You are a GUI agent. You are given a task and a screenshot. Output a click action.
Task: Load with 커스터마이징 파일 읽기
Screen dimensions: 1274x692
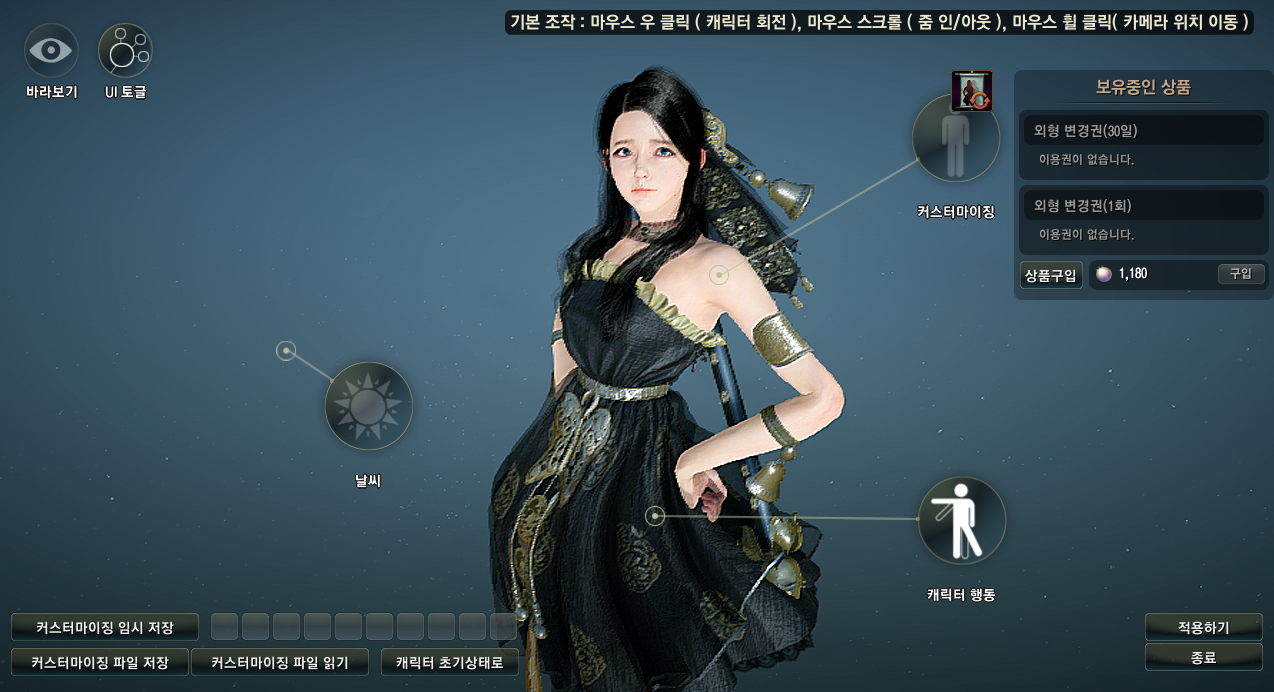[x=279, y=662]
